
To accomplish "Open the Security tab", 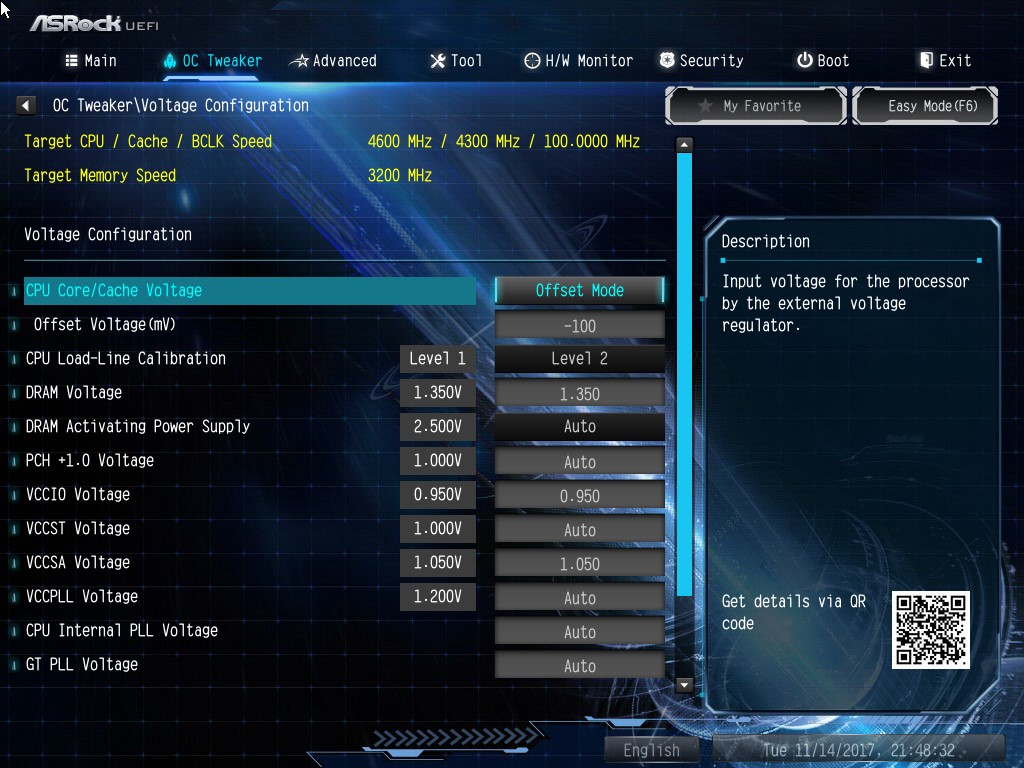I will click(701, 61).
